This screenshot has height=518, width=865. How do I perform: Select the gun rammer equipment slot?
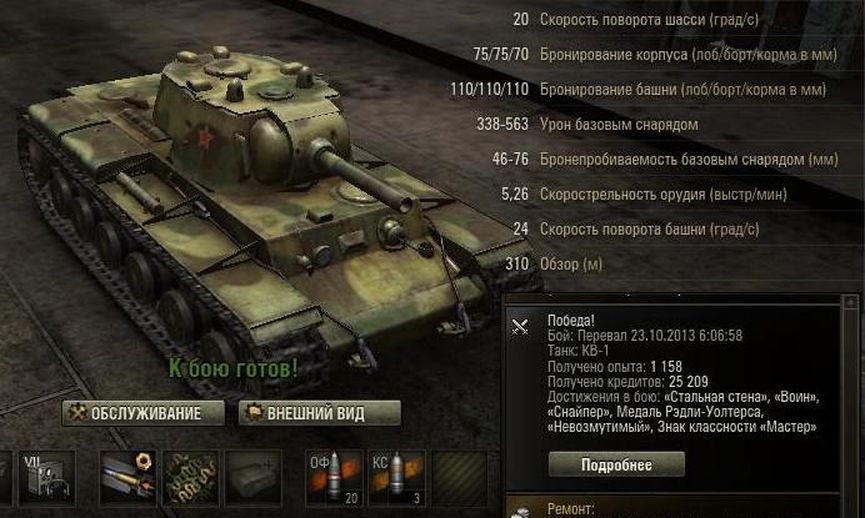pyautogui.click(x=128, y=477)
